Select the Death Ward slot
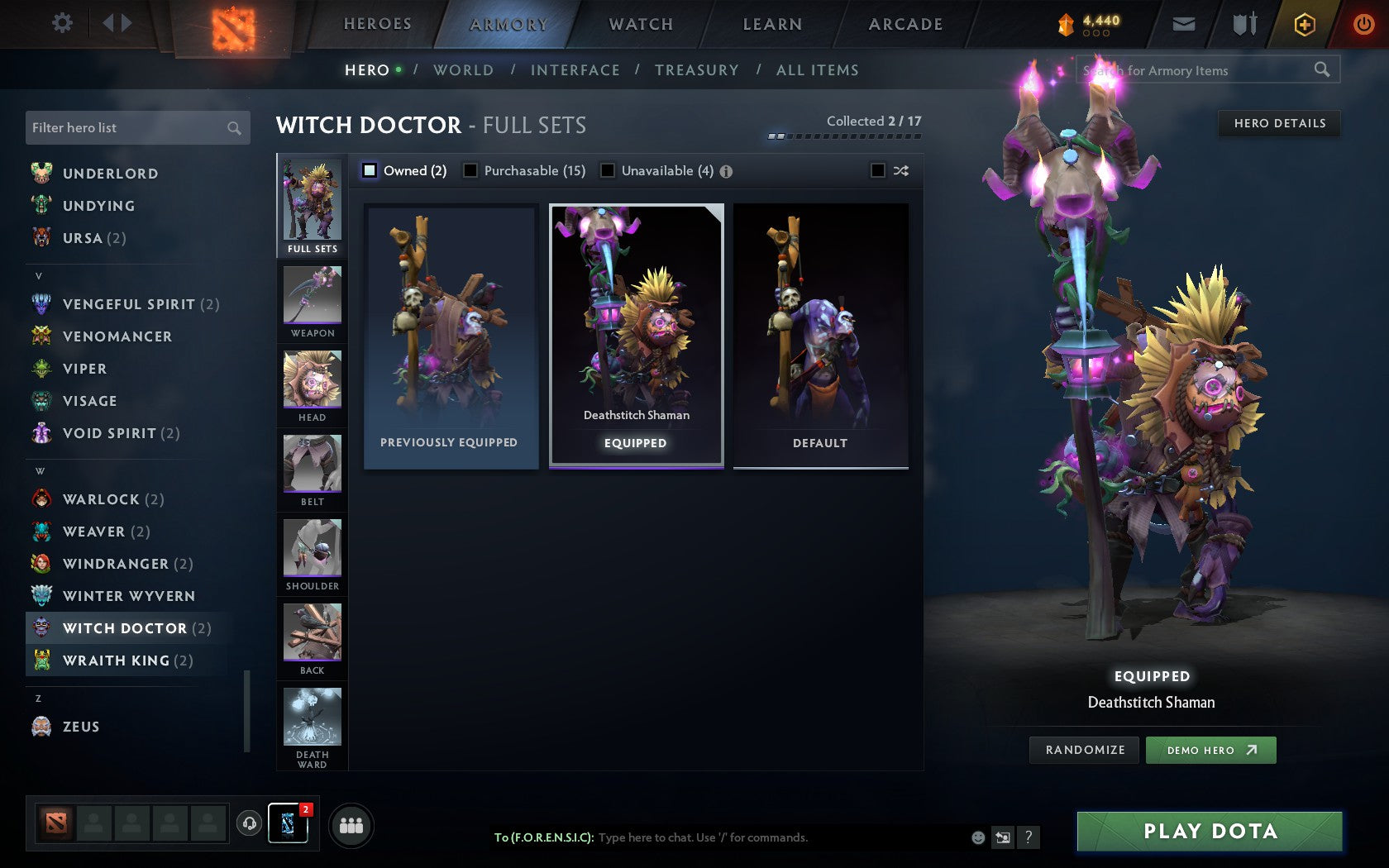 pyautogui.click(x=312, y=723)
